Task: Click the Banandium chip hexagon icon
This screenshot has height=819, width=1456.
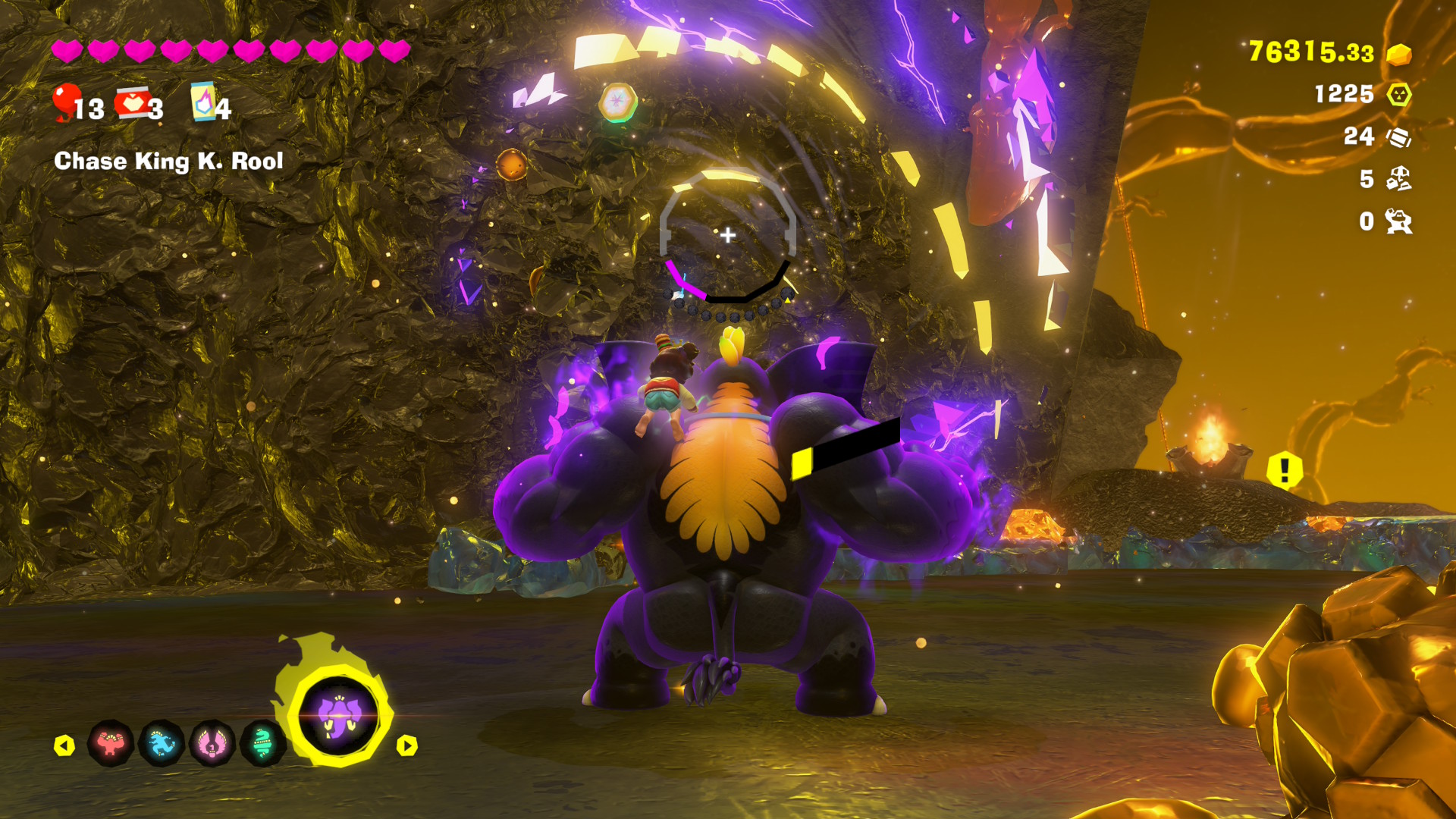Action: [x=1398, y=95]
